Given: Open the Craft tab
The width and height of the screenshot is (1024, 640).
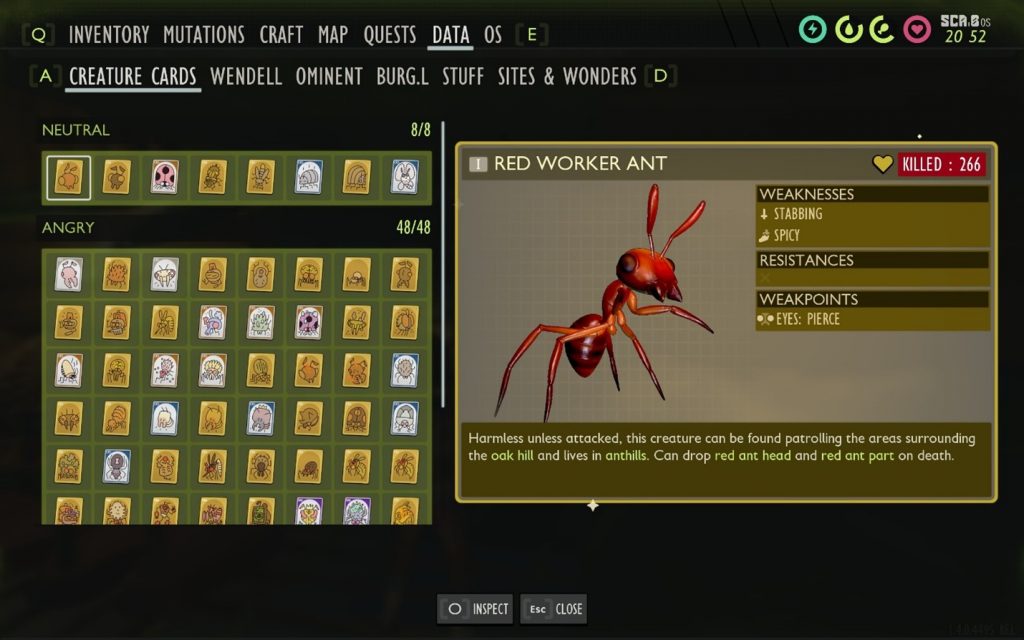Looking at the screenshot, I should [x=281, y=35].
